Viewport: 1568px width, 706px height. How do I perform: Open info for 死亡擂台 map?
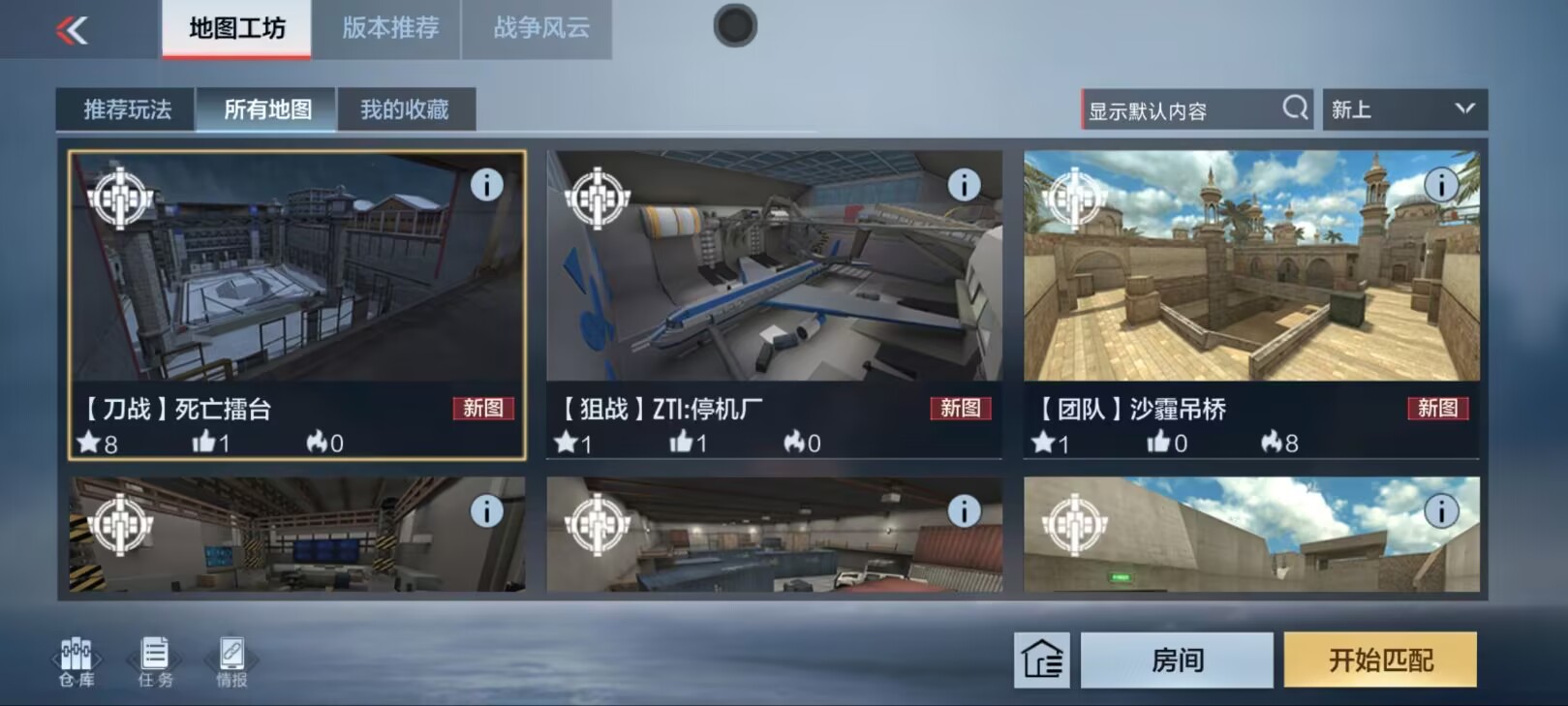pos(486,185)
